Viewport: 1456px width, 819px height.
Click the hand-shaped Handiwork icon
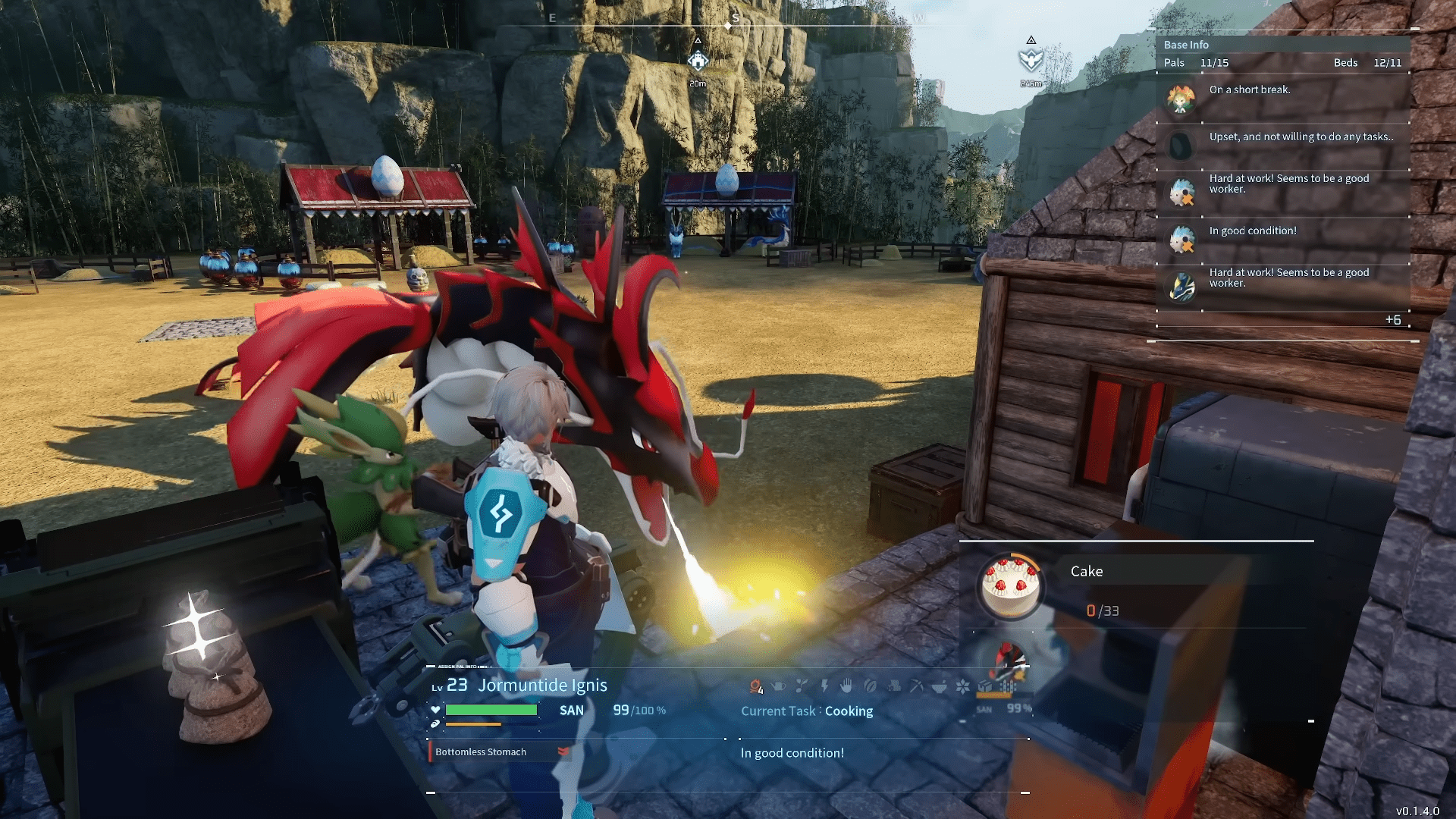(x=847, y=686)
